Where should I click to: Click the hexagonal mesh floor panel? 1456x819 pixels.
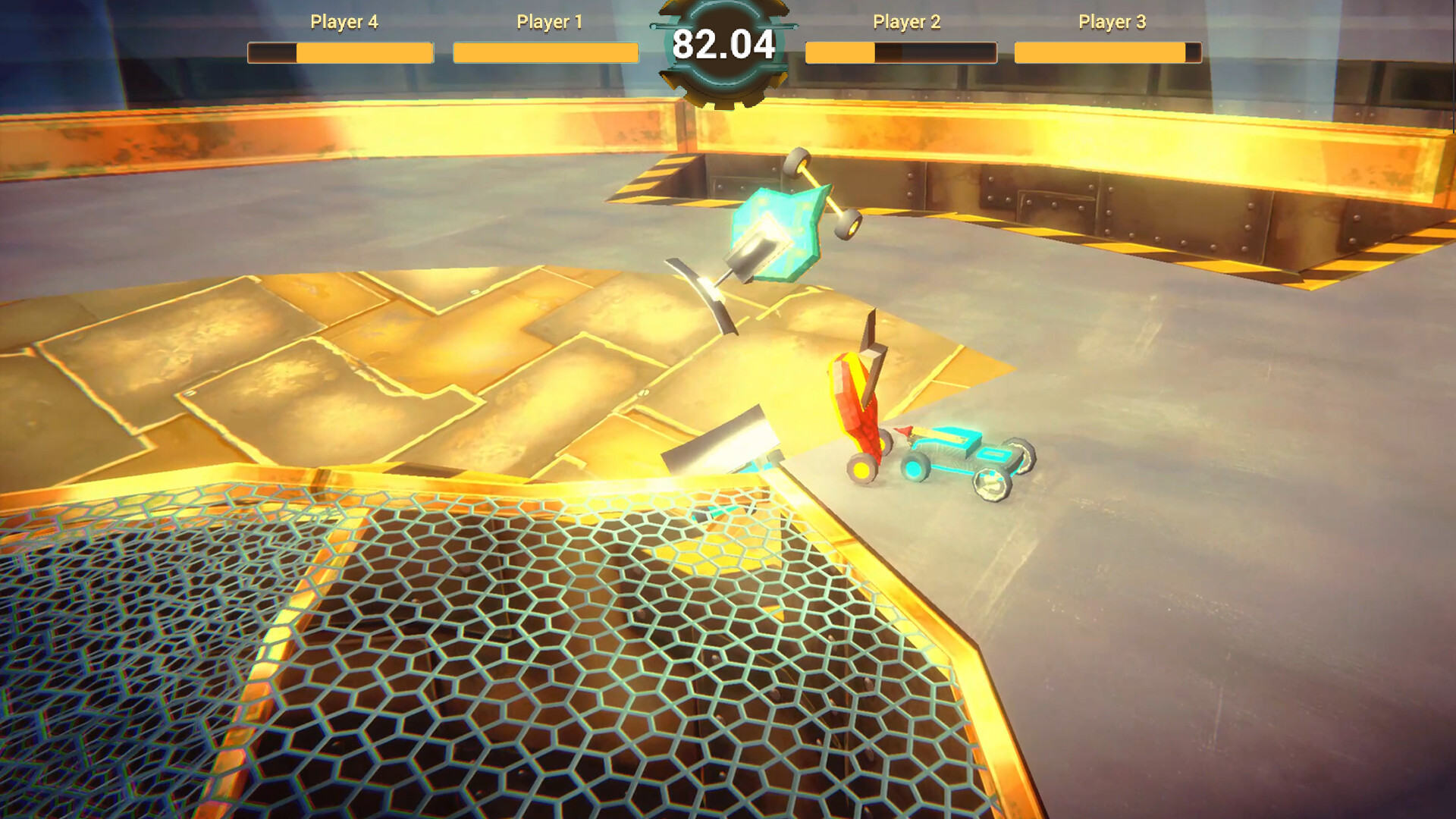coord(455,660)
